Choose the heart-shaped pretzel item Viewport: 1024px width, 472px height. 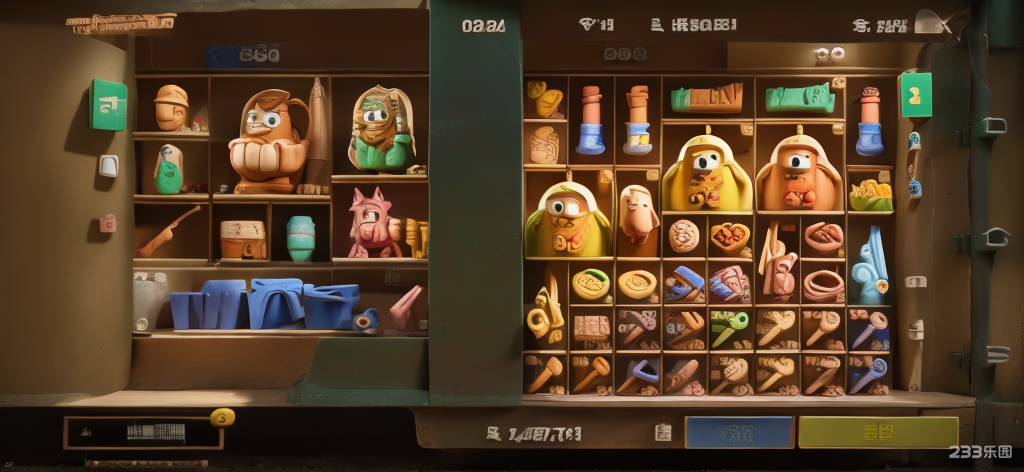coord(731,237)
